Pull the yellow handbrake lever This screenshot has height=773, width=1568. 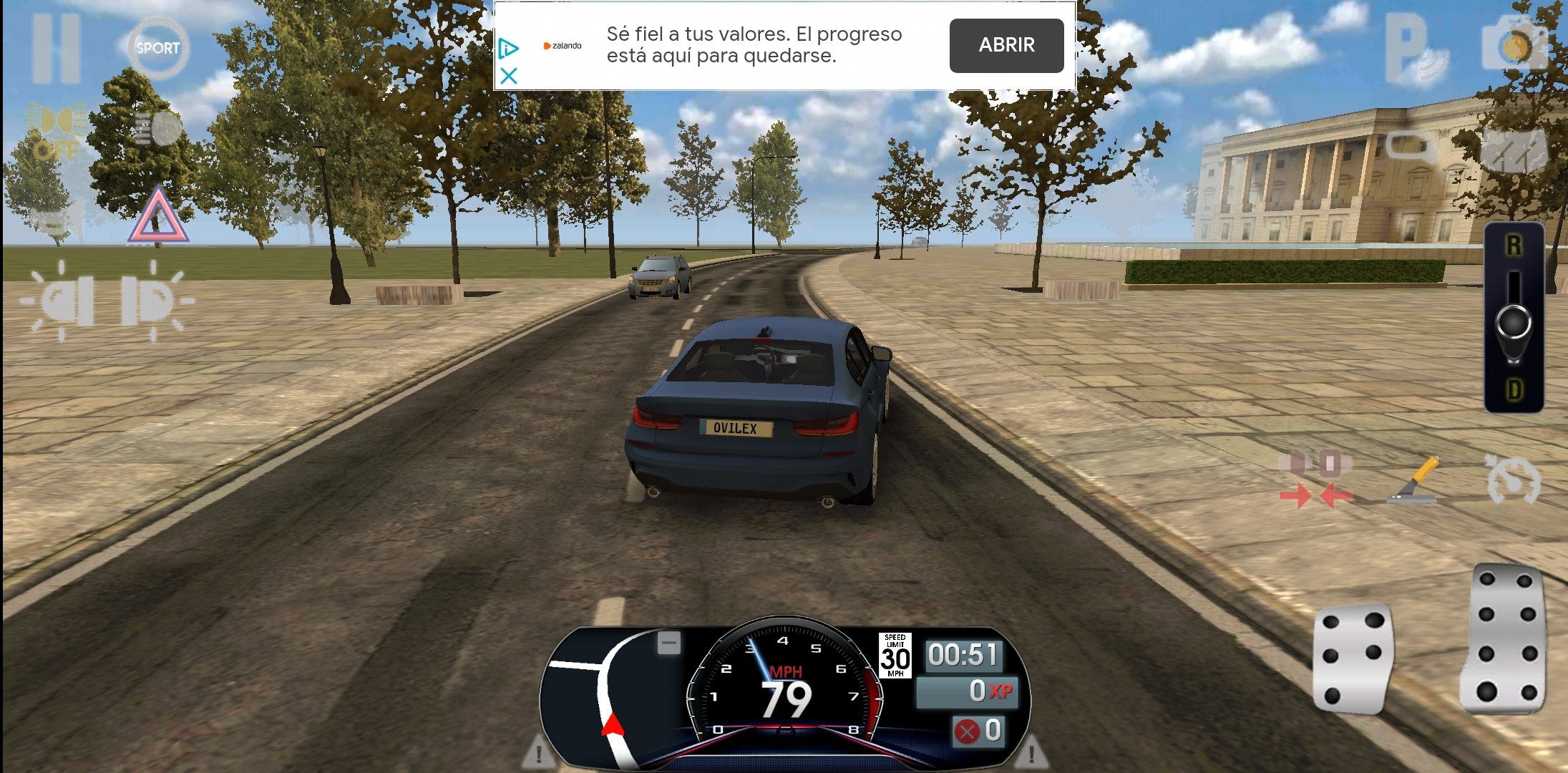[x=1413, y=481]
